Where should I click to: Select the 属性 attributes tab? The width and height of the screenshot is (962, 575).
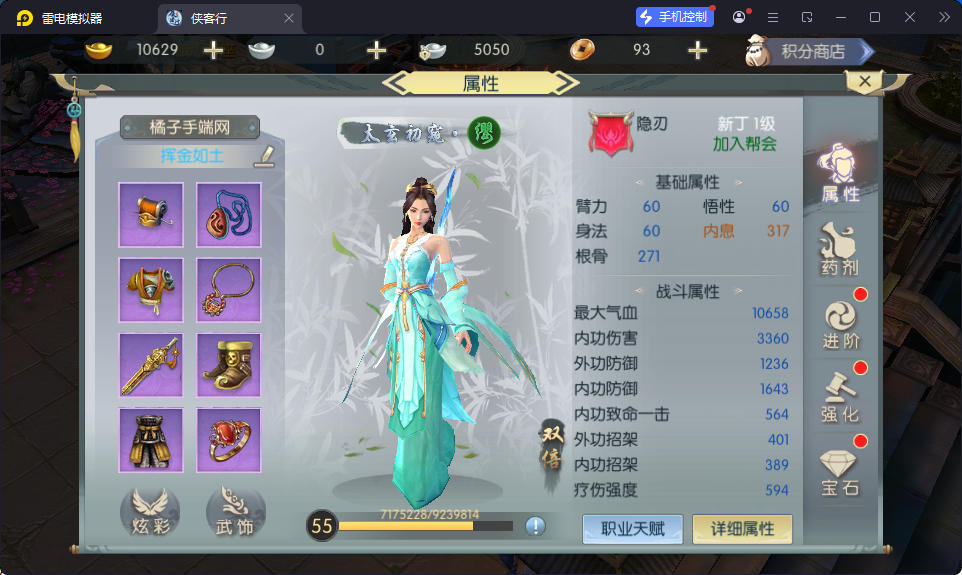(840, 173)
